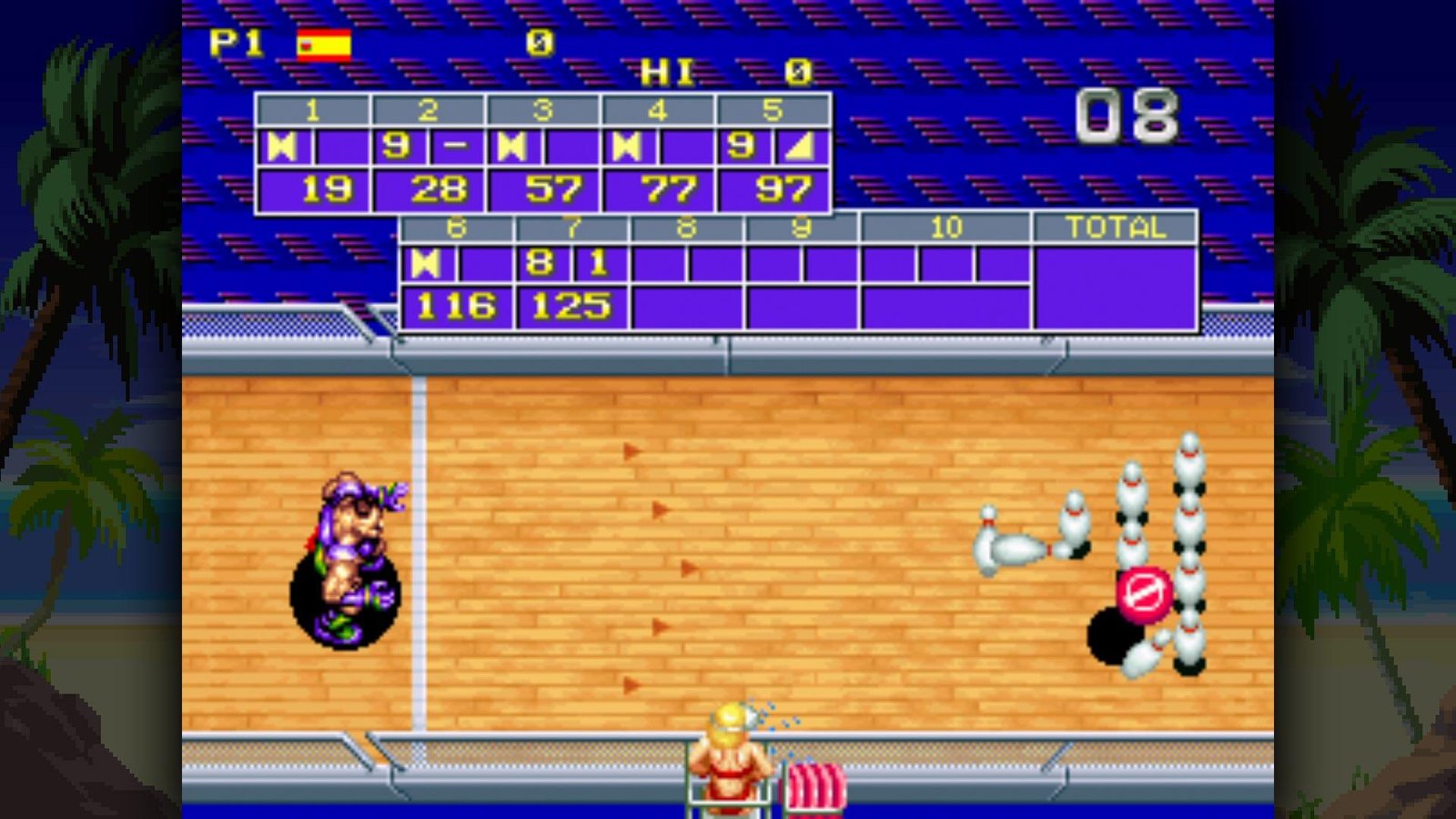Select the frame 10 header cell
The image size is (1456, 819).
pos(946,228)
